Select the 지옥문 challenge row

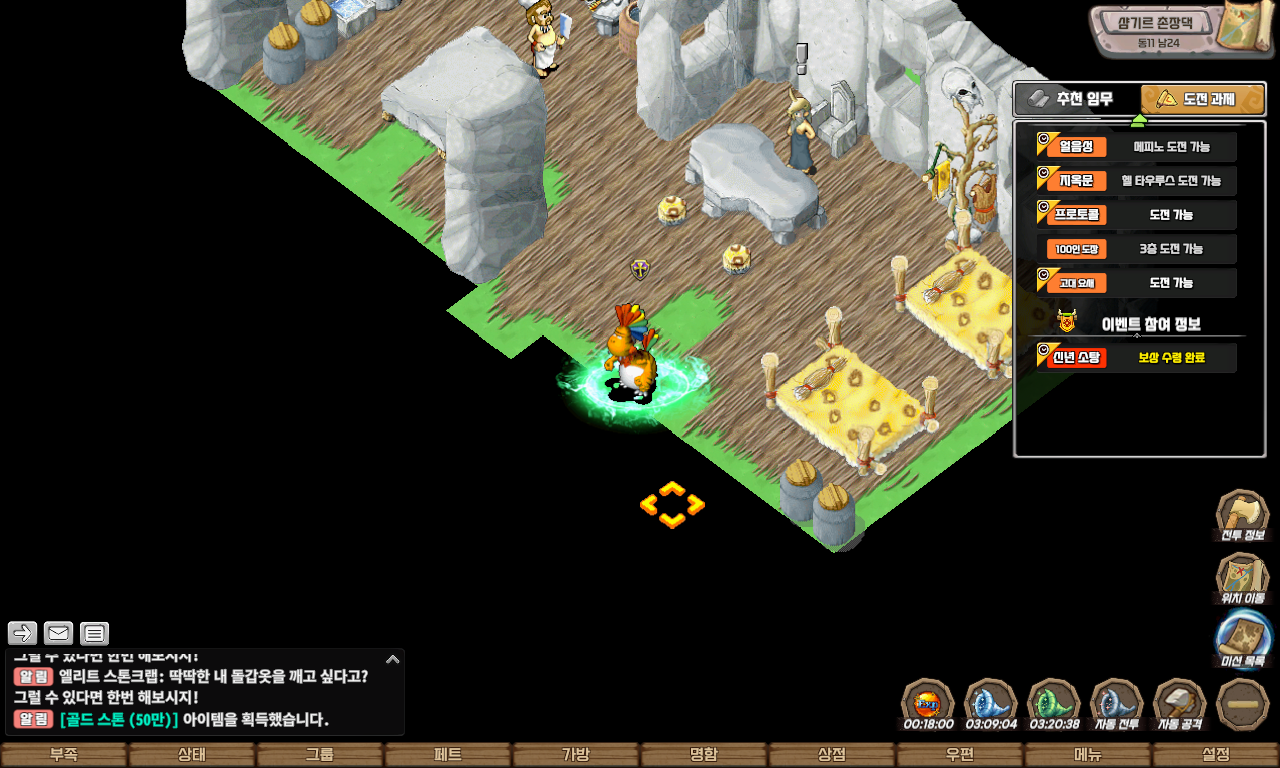pos(1136,181)
